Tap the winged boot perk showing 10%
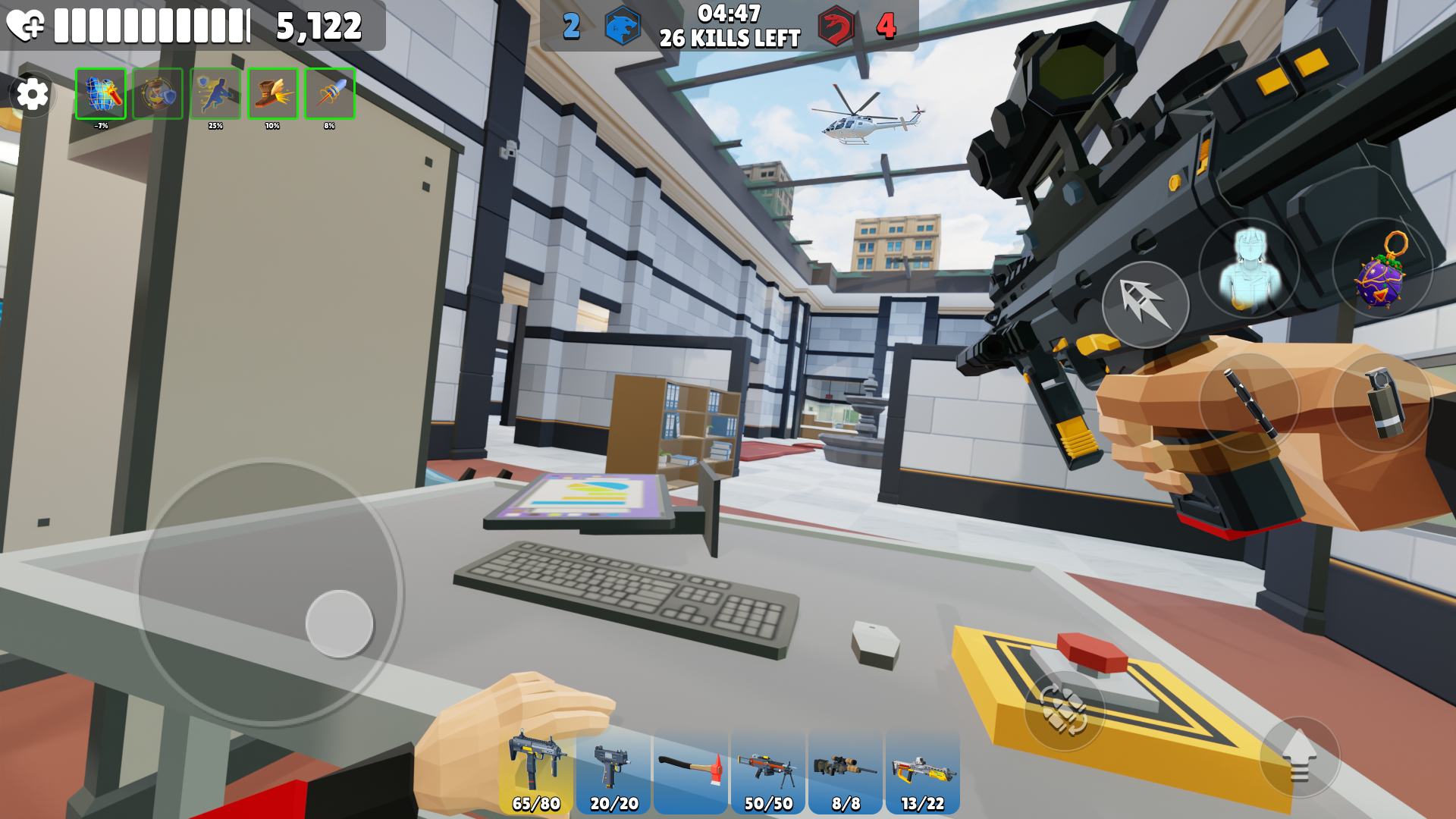This screenshot has width=1456, height=819. coord(272,95)
